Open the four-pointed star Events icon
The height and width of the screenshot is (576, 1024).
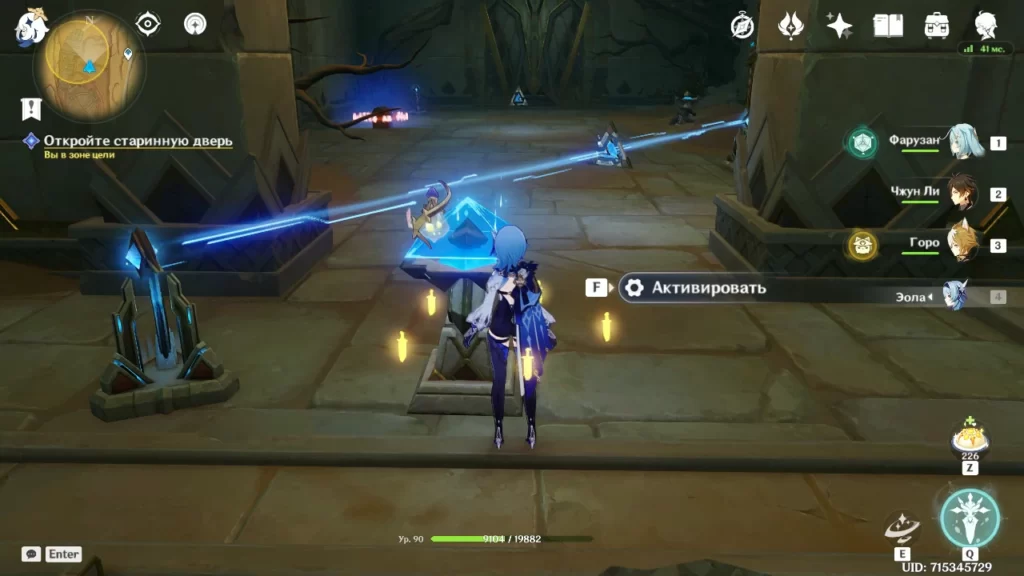[839, 26]
